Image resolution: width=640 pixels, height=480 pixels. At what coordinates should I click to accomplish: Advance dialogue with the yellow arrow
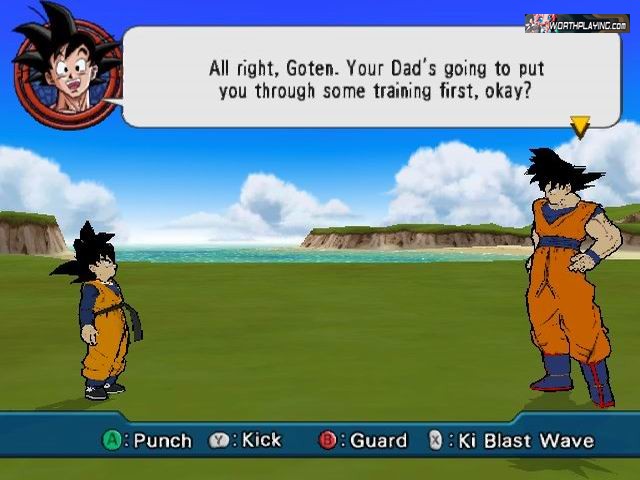click(579, 126)
